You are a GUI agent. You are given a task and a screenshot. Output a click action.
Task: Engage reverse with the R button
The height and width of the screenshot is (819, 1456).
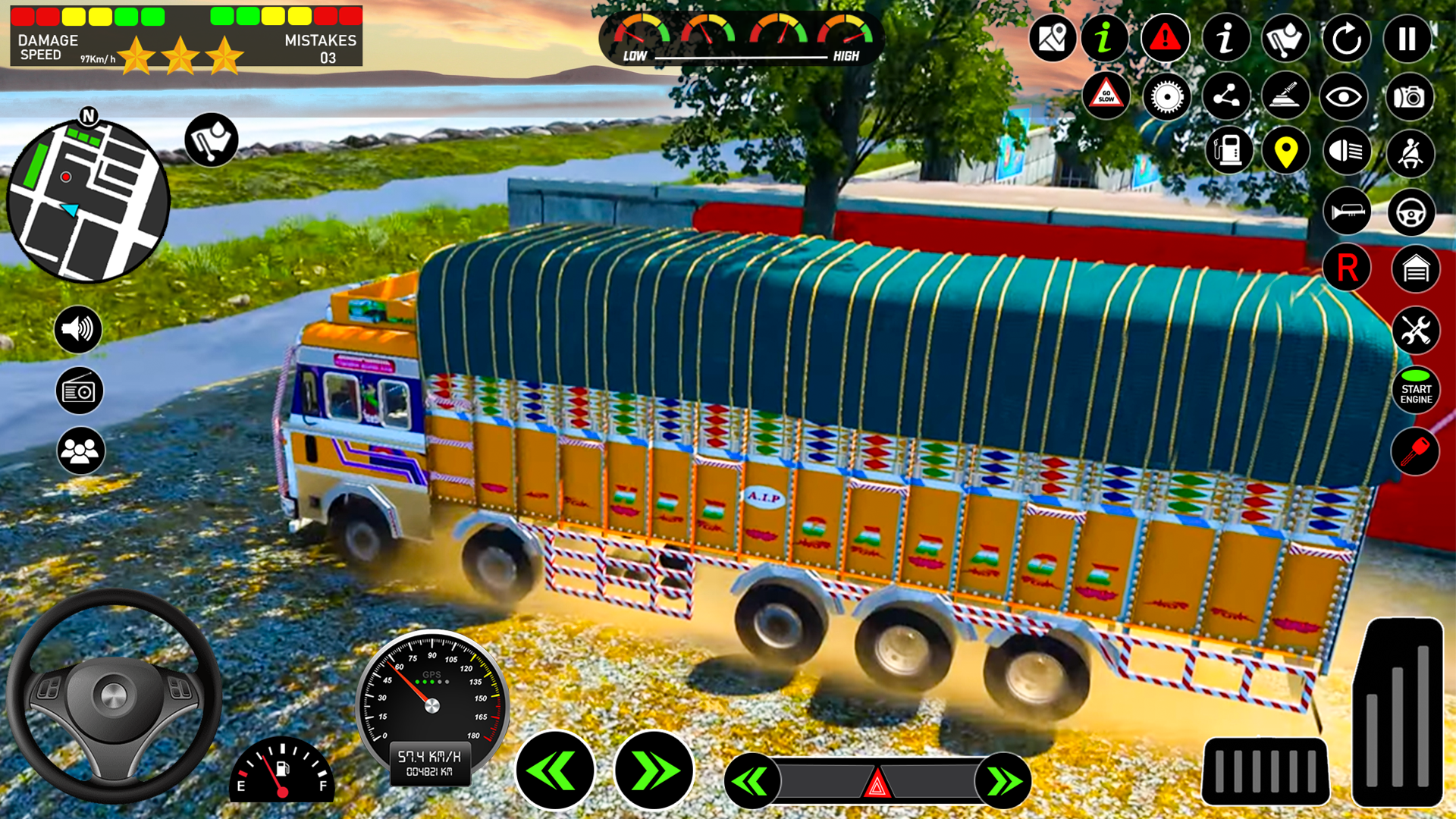click(x=1348, y=267)
